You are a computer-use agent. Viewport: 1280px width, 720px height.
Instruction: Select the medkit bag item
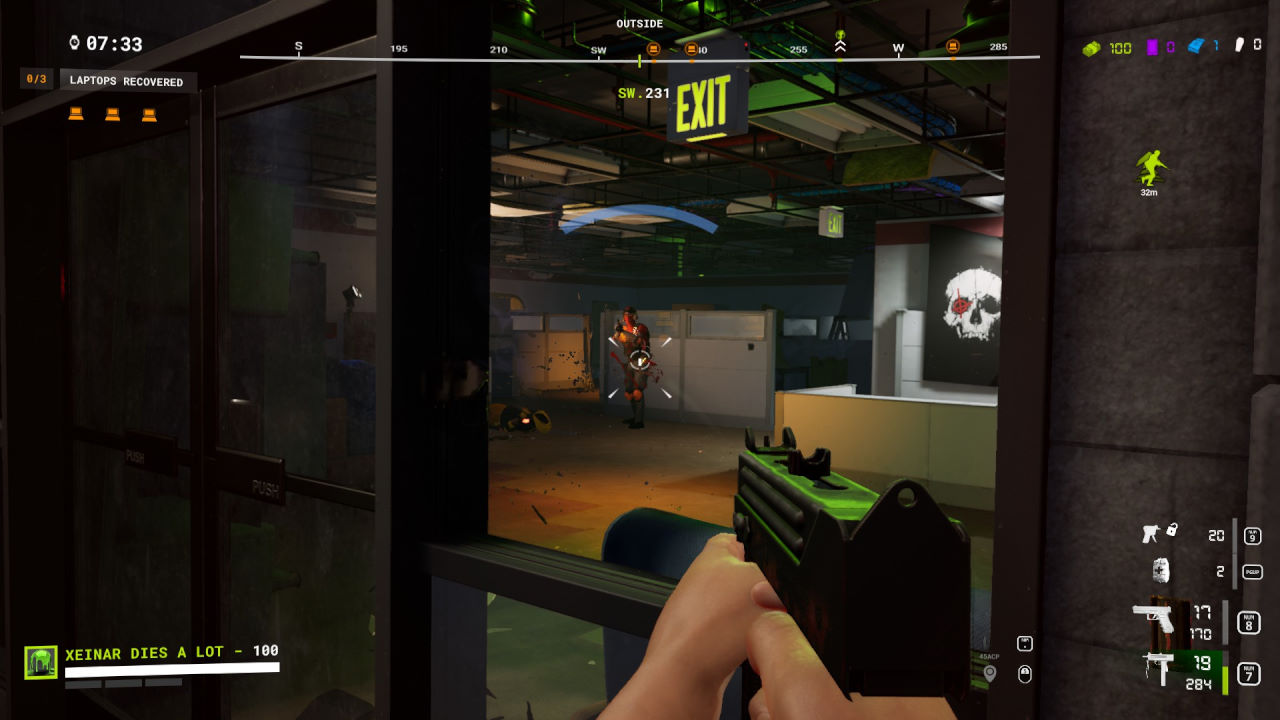pyautogui.click(x=1160, y=571)
